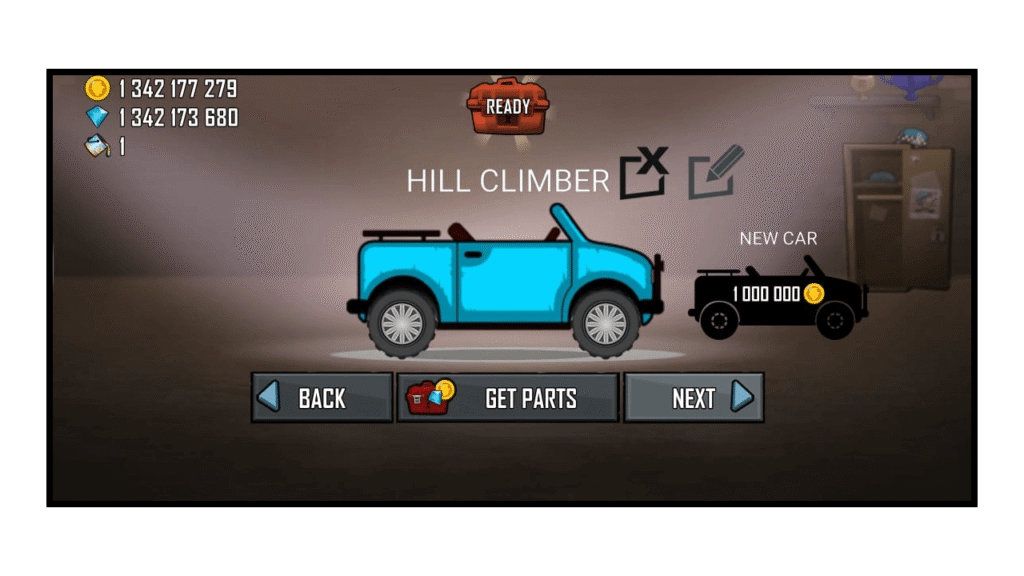The height and width of the screenshot is (576, 1024).
Task: Click the X box icon beside HILL CLIMBER
Action: pyautogui.click(x=643, y=172)
